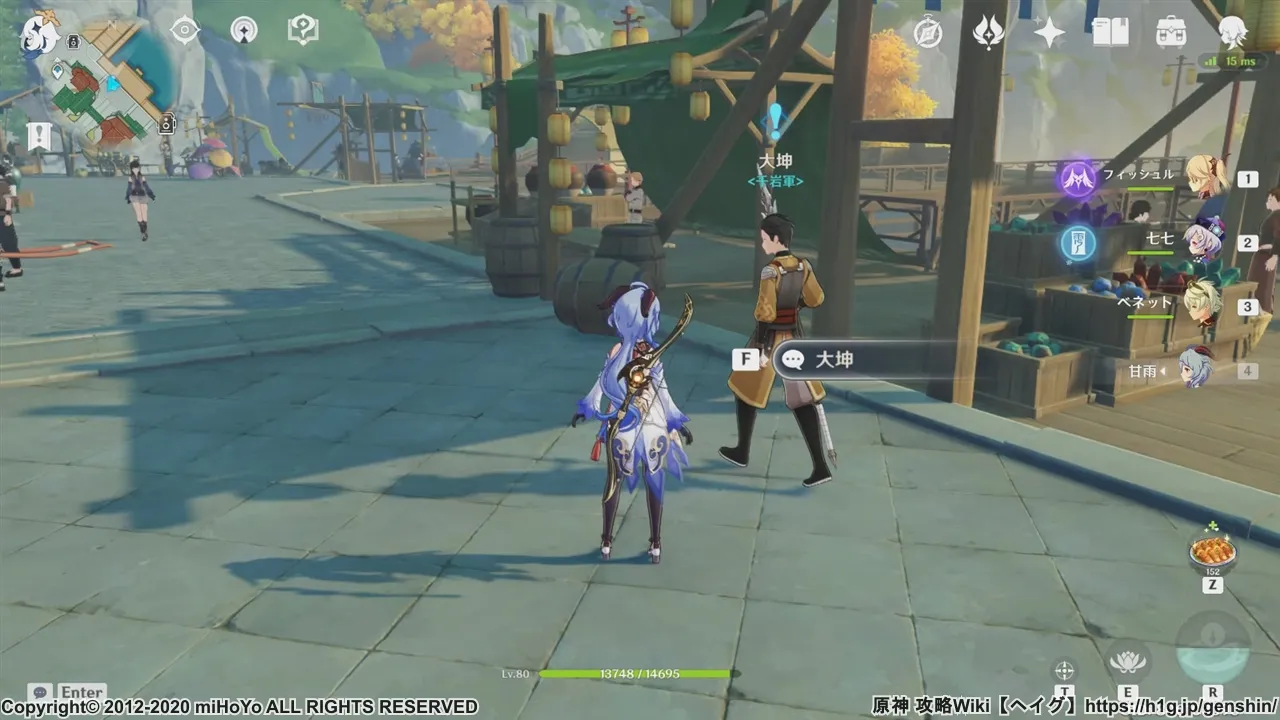Activate the elemental burst orb

click(1212, 648)
